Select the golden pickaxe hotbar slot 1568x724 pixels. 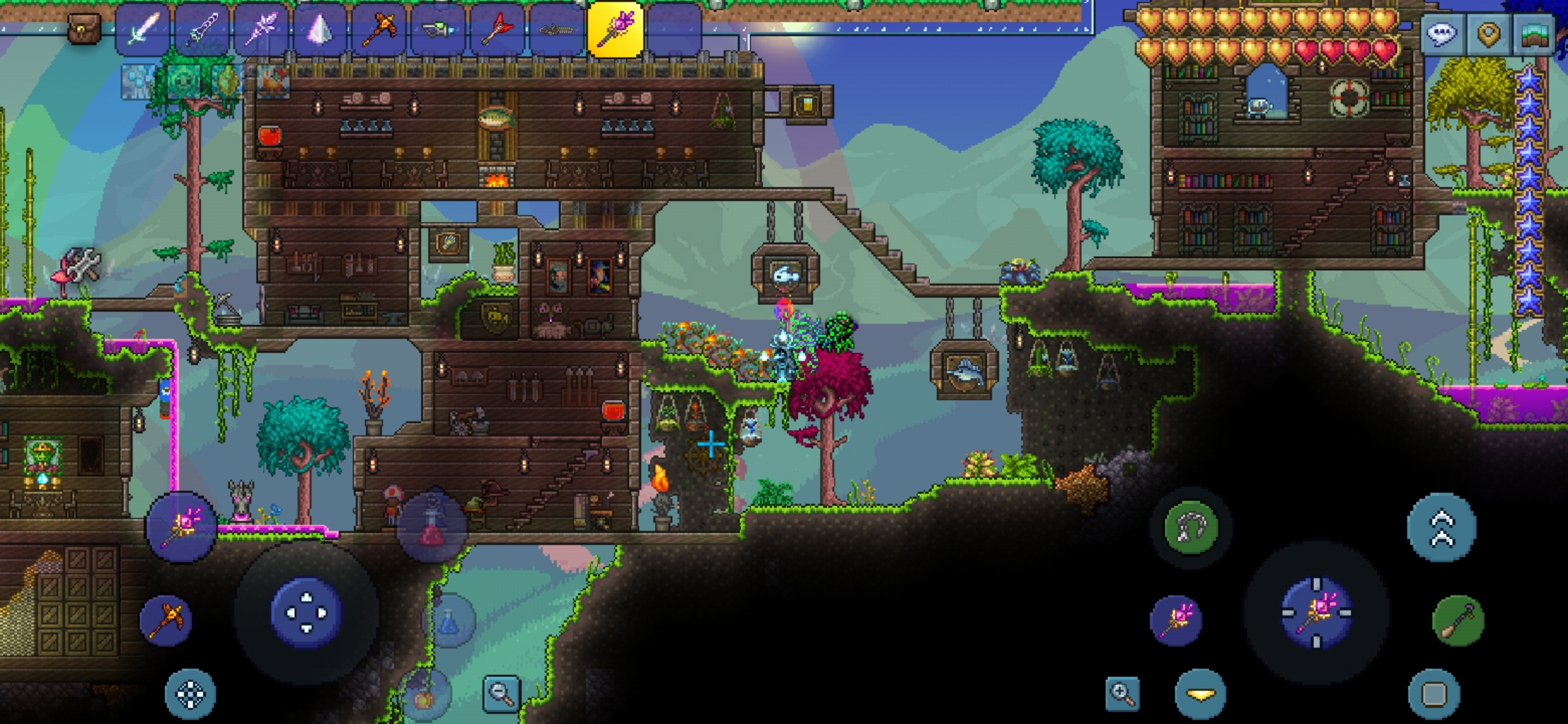[379, 29]
